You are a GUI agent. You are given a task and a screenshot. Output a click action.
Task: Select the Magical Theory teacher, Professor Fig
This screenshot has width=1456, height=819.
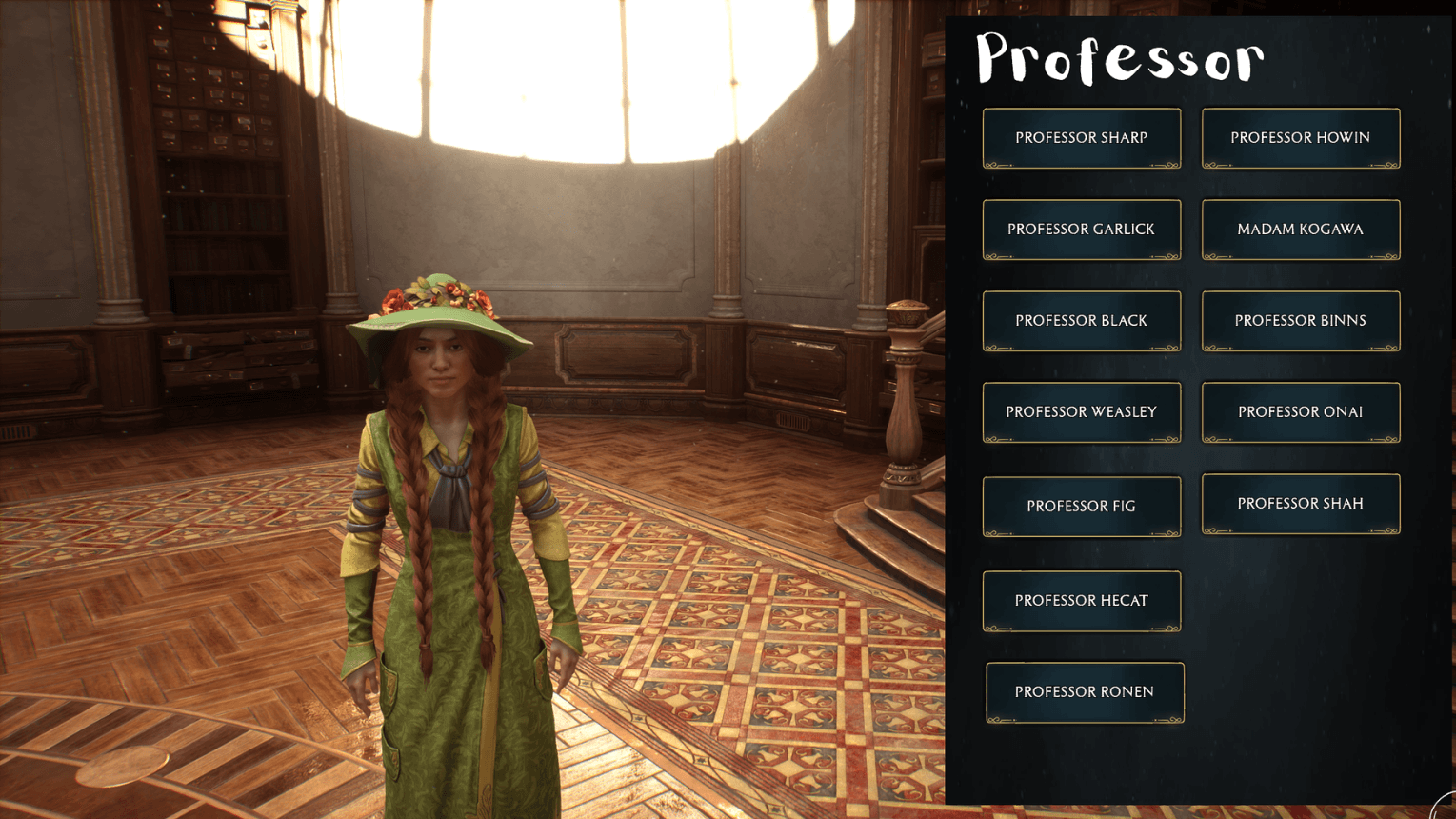tap(1081, 506)
